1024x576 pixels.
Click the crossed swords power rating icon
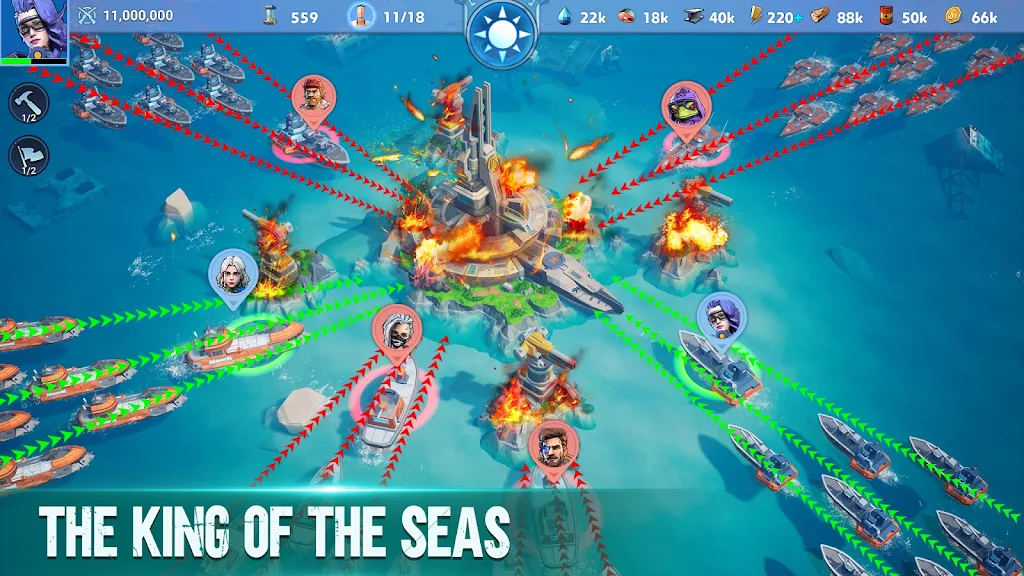pos(87,16)
